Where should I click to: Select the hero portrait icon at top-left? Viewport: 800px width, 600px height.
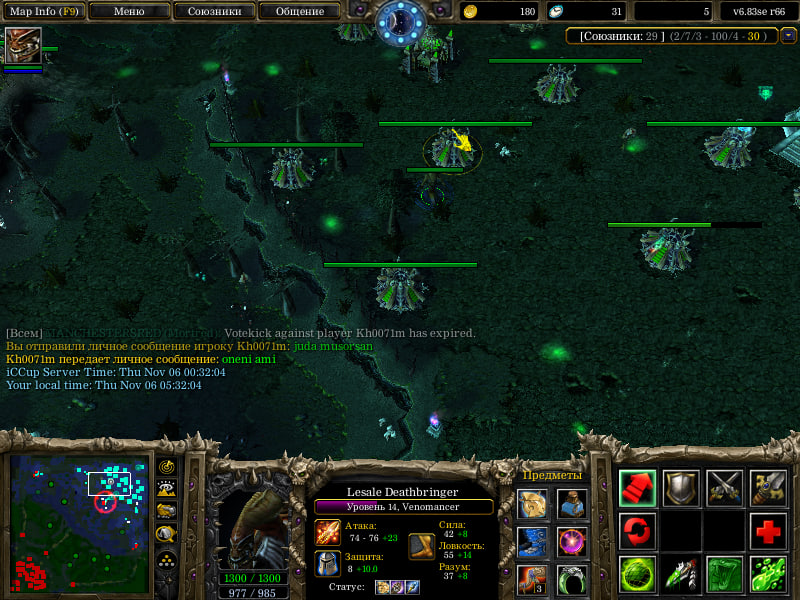(x=23, y=46)
